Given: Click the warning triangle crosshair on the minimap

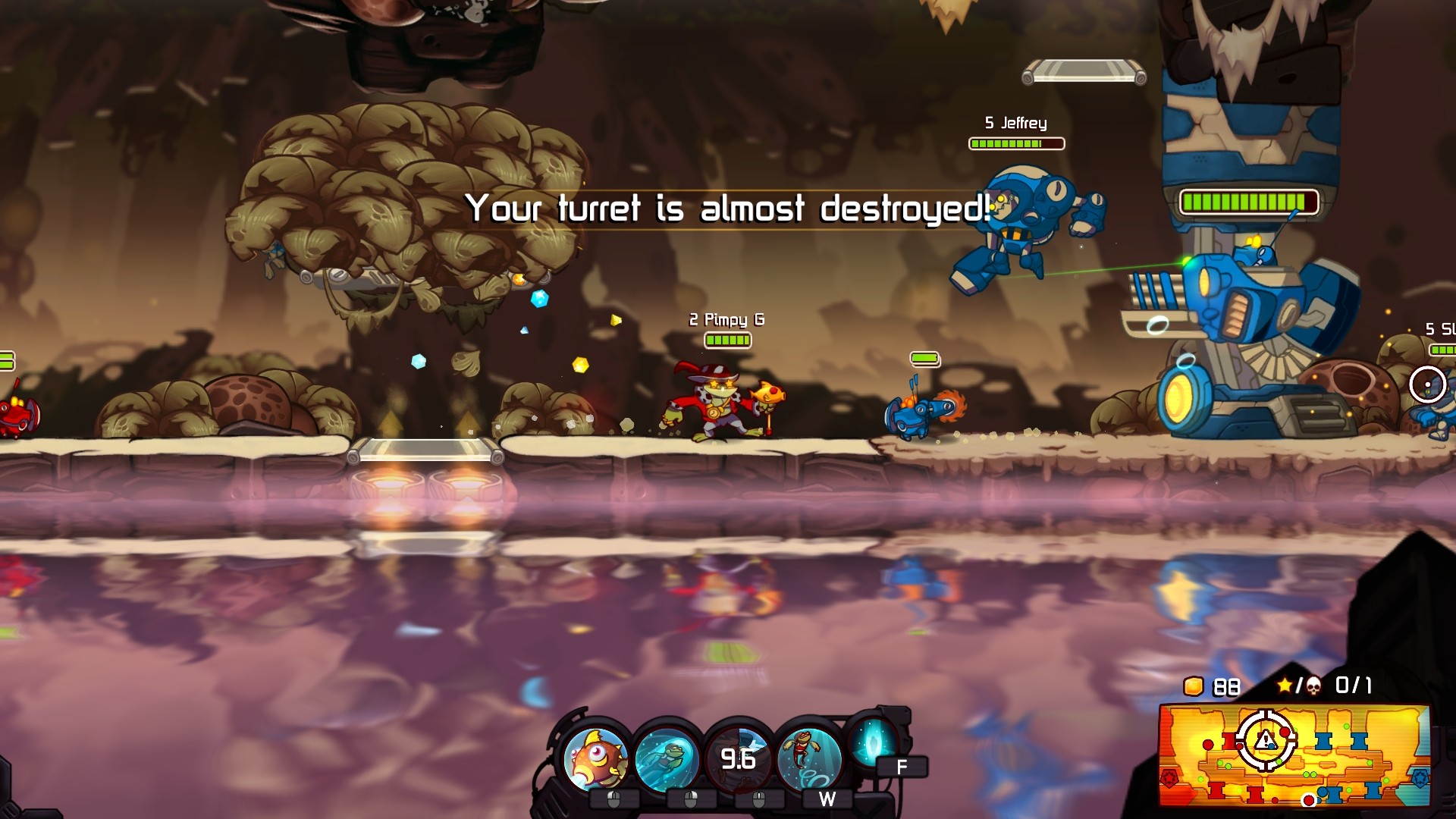Looking at the screenshot, I should pyautogui.click(x=1265, y=739).
